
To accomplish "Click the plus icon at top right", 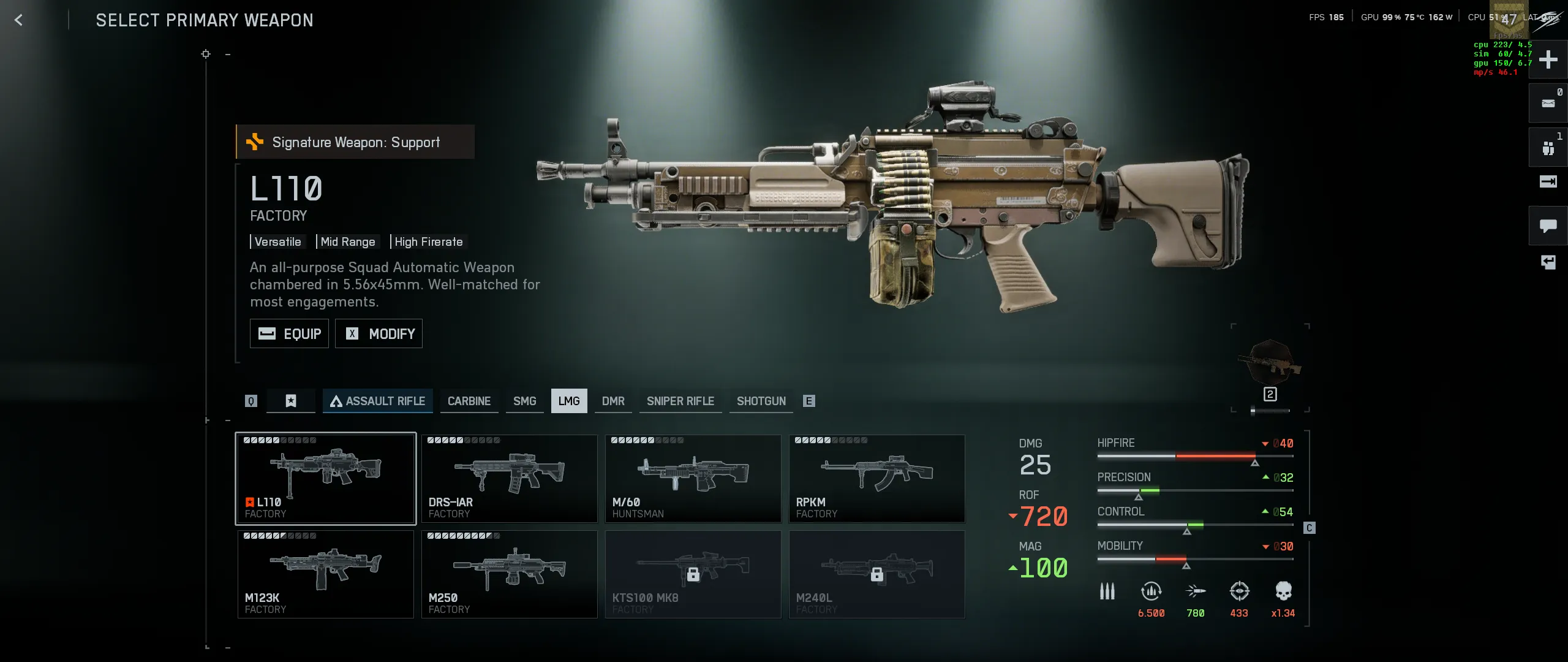I will (x=1549, y=59).
